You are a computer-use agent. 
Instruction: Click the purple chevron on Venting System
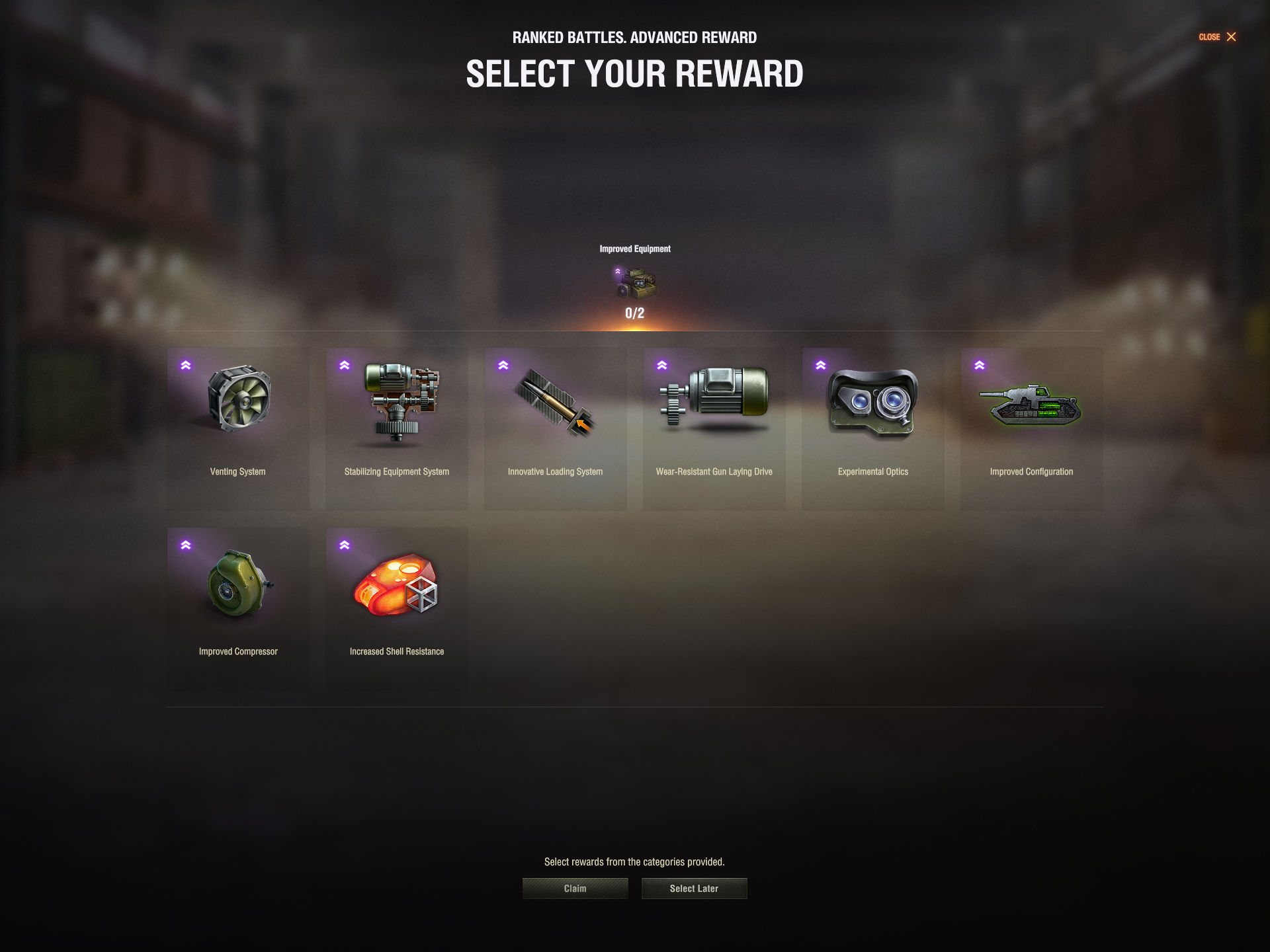[x=185, y=364]
